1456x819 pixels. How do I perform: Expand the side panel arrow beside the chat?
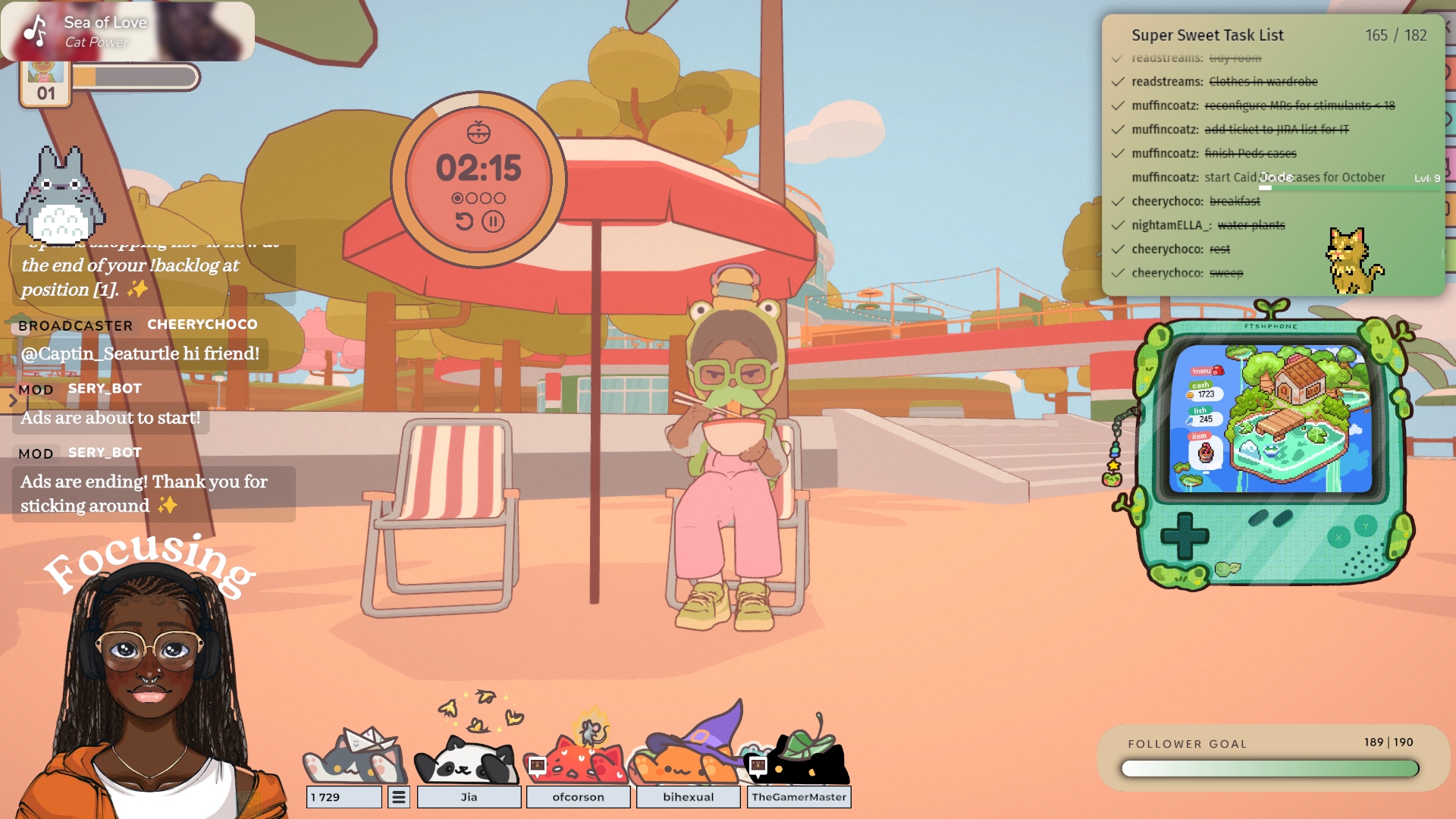(x=12, y=400)
